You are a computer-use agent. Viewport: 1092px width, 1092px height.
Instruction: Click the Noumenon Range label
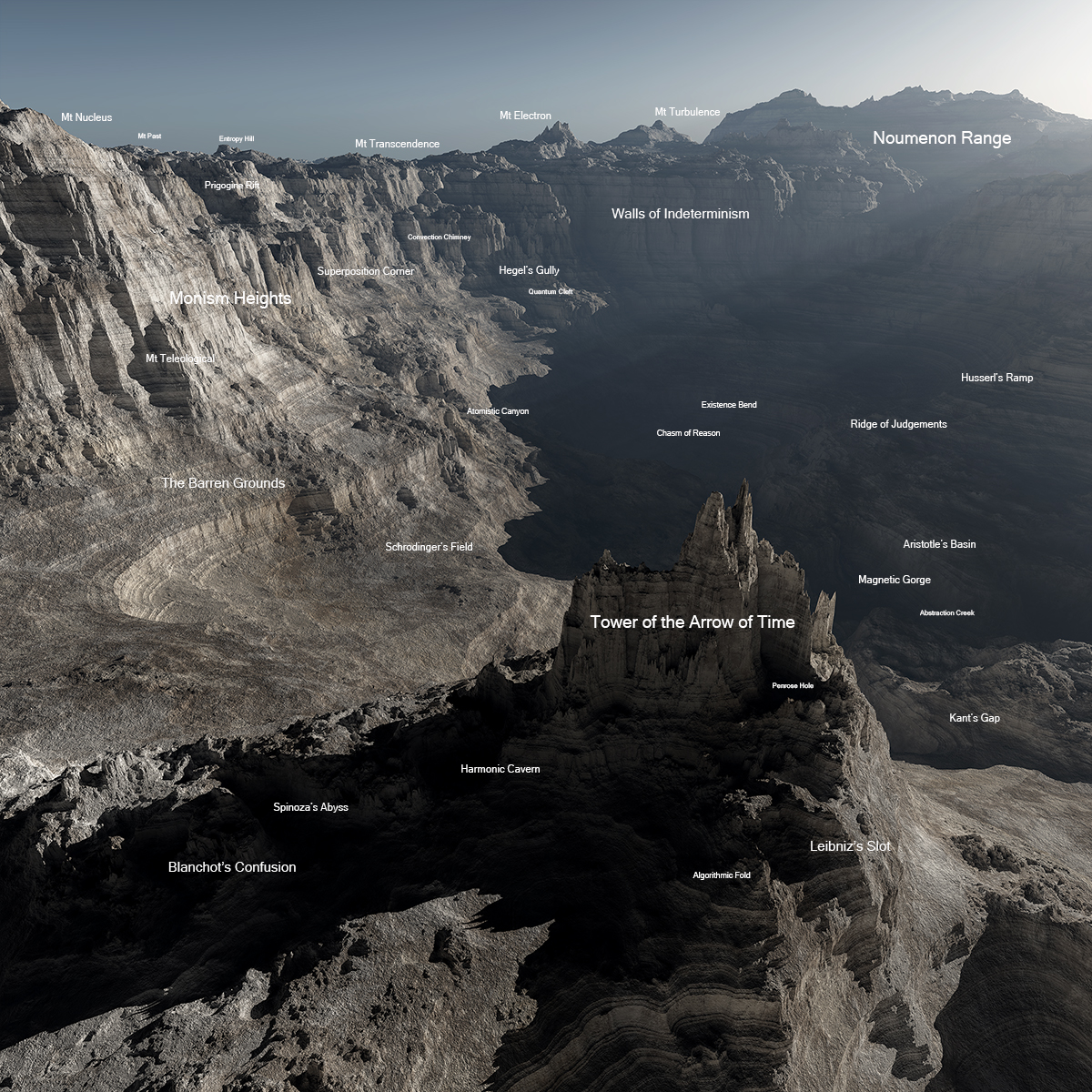click(942, 138)
